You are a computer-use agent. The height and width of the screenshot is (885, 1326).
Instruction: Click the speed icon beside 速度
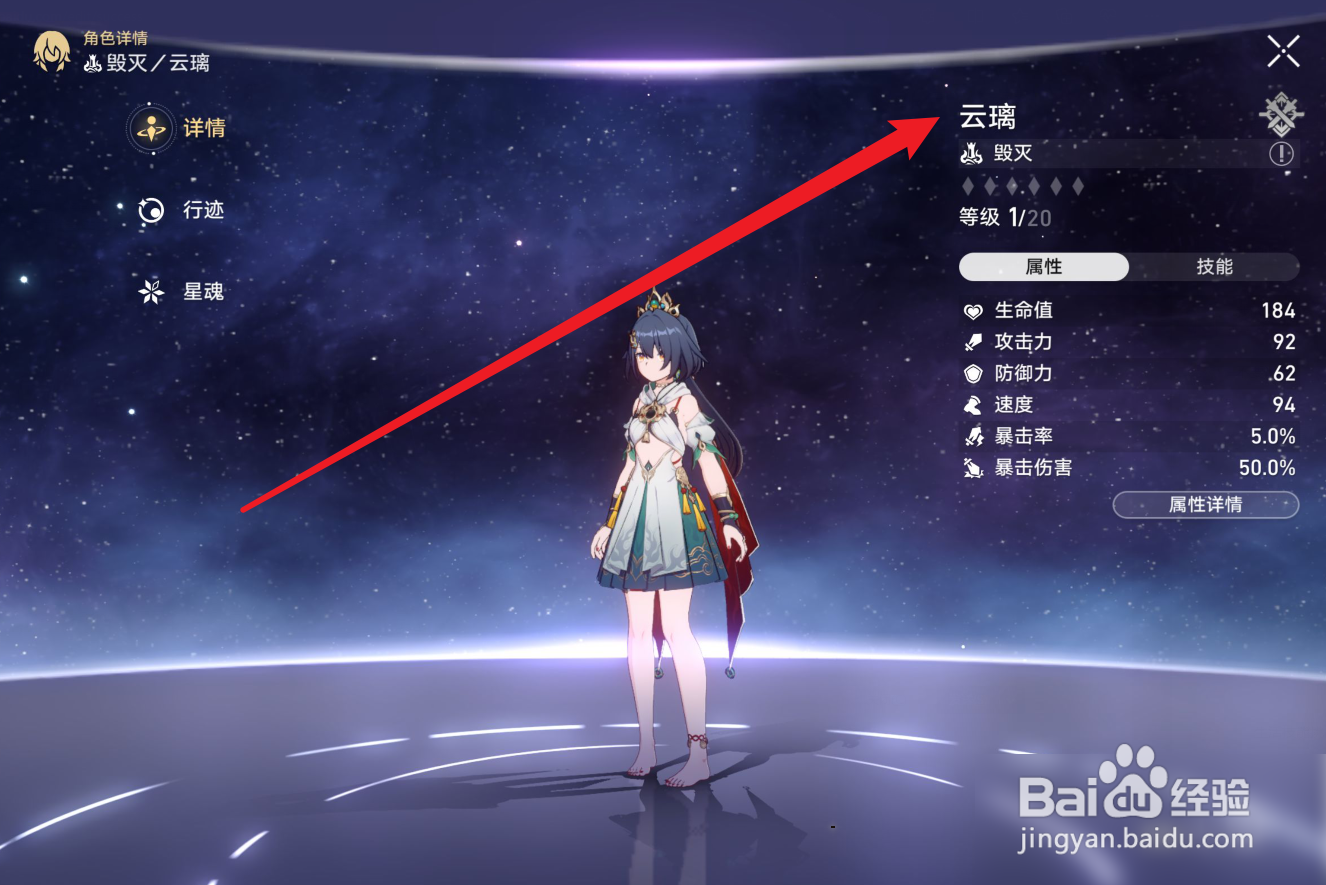point(972,404)
